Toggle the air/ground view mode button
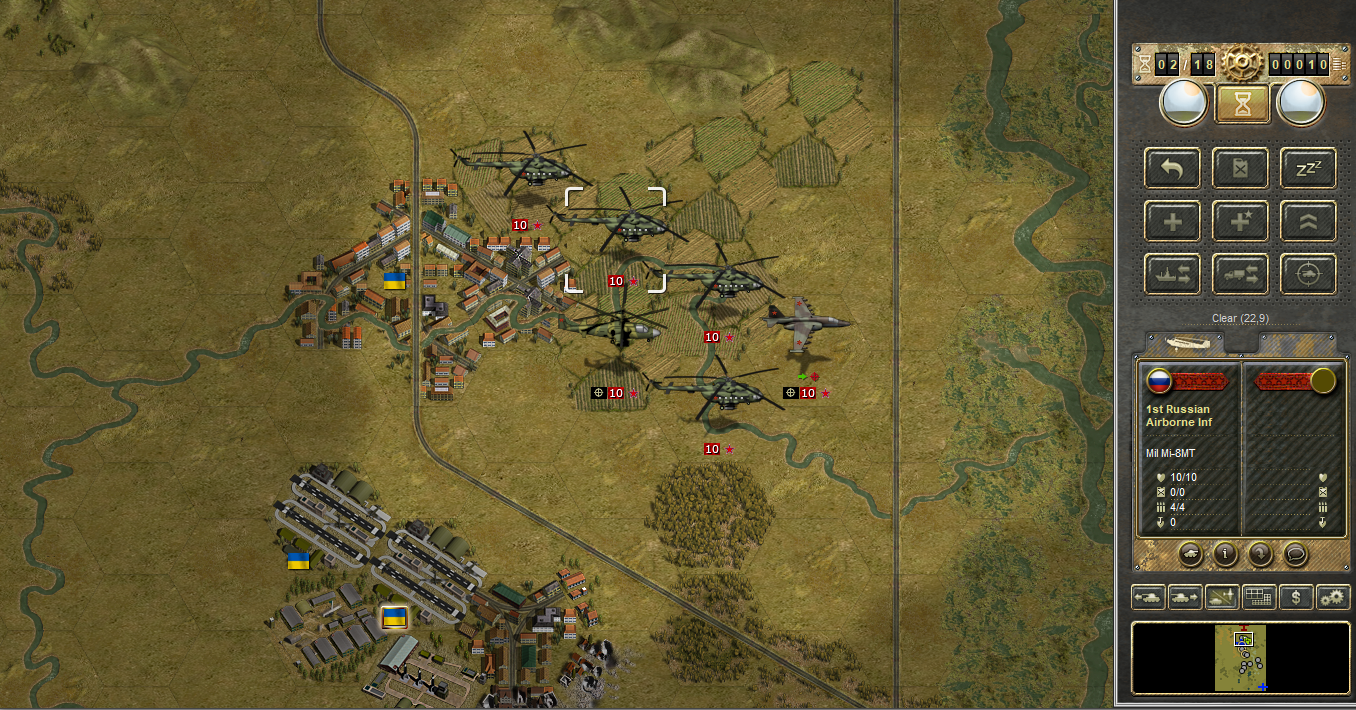This screenshot has width=1356, height=710. [1222, 597]
